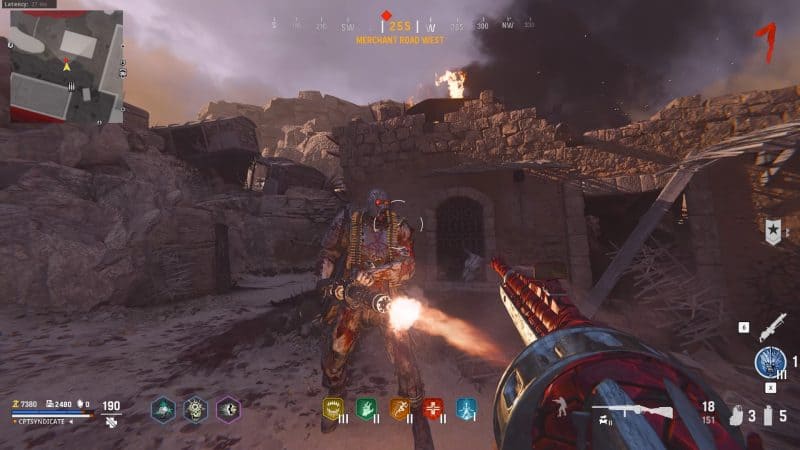Select the first hexagonal covenant icon
Viewport: 800px width, 450px height.
pos(163,409)
